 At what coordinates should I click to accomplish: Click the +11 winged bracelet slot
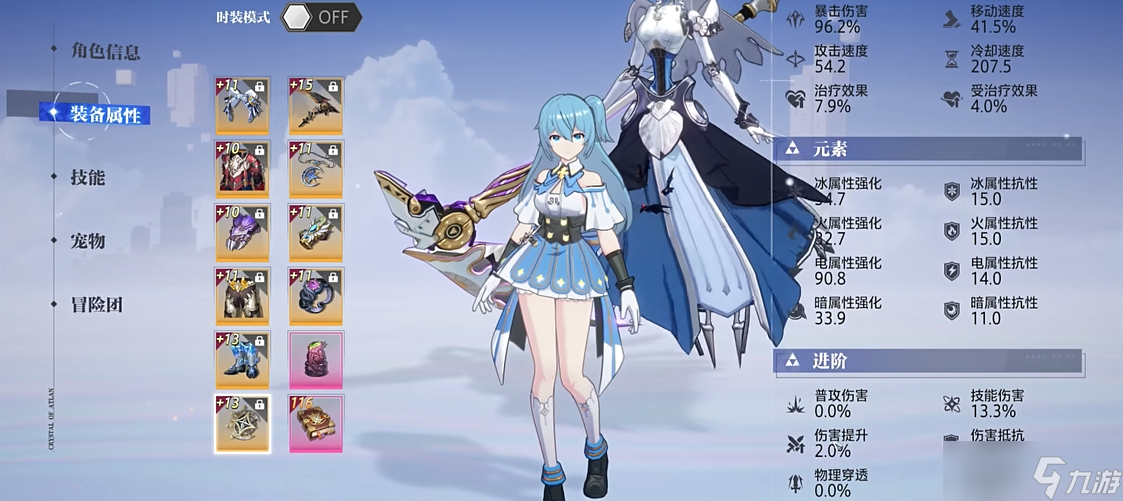tap(316, 233)
